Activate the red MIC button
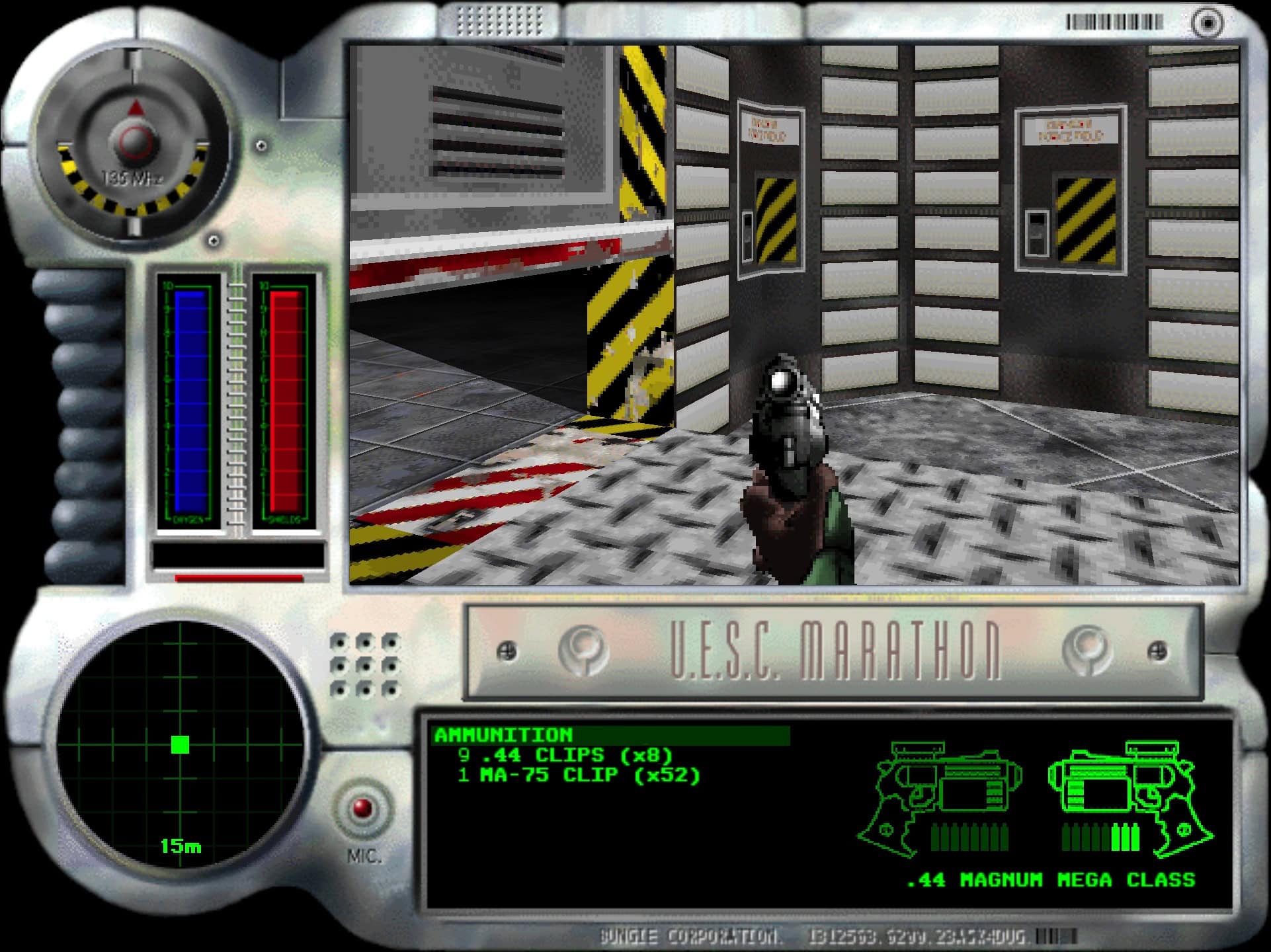This screenshot has width=1271, height=952. pyautogui.click(x=362, y=809)
